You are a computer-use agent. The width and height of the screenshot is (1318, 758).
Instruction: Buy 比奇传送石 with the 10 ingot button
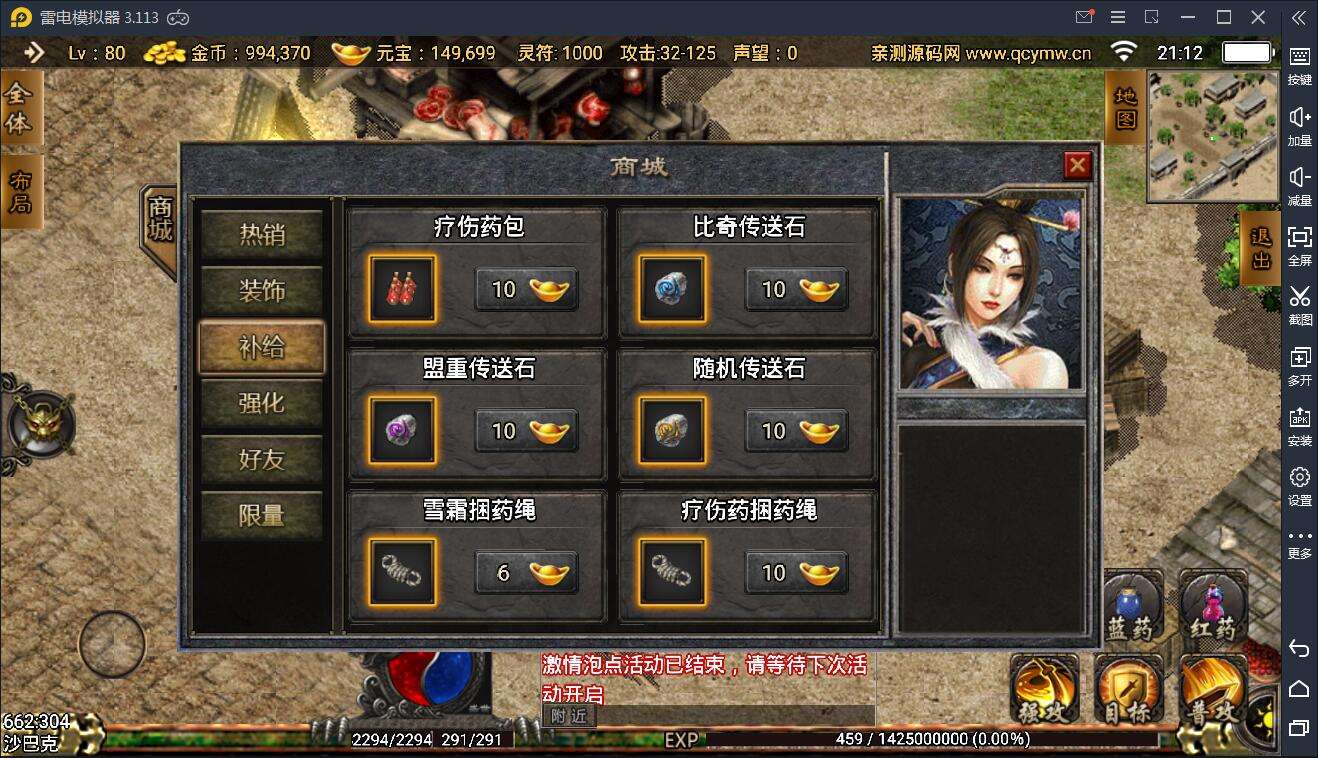(794, 290)
